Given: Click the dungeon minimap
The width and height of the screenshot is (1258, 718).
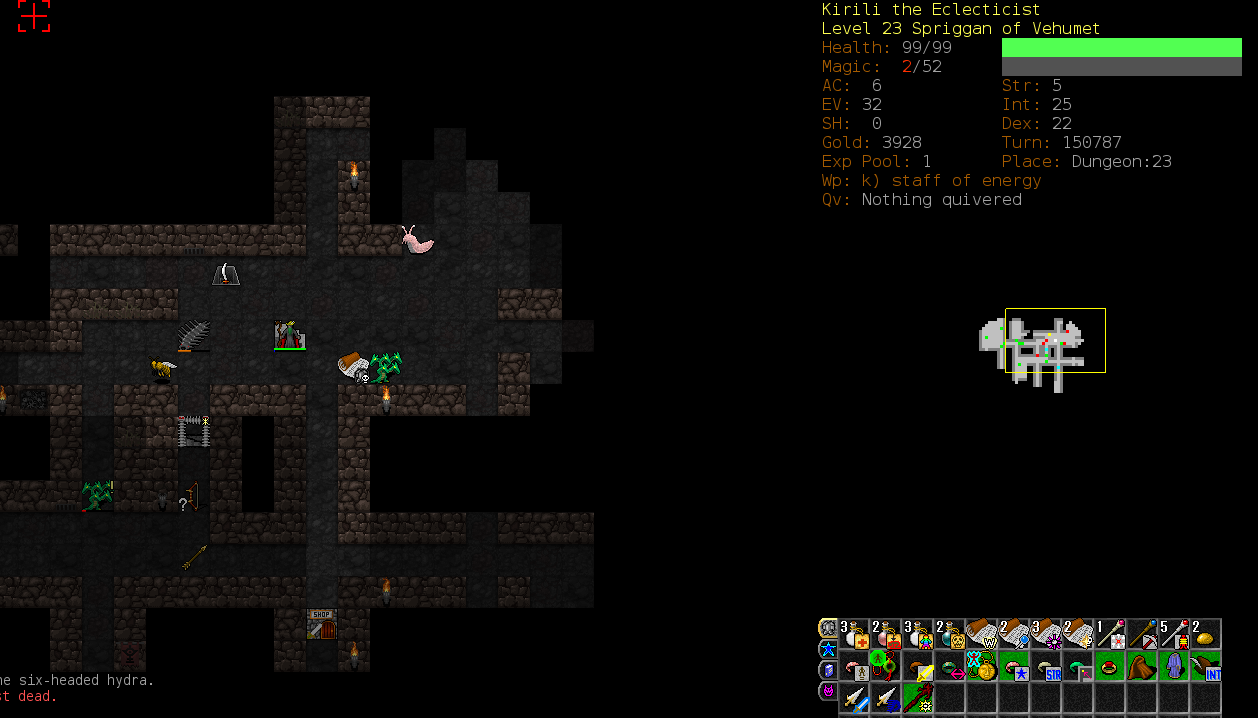Looking at the screenshot, I should click(x=1040, y=347).
